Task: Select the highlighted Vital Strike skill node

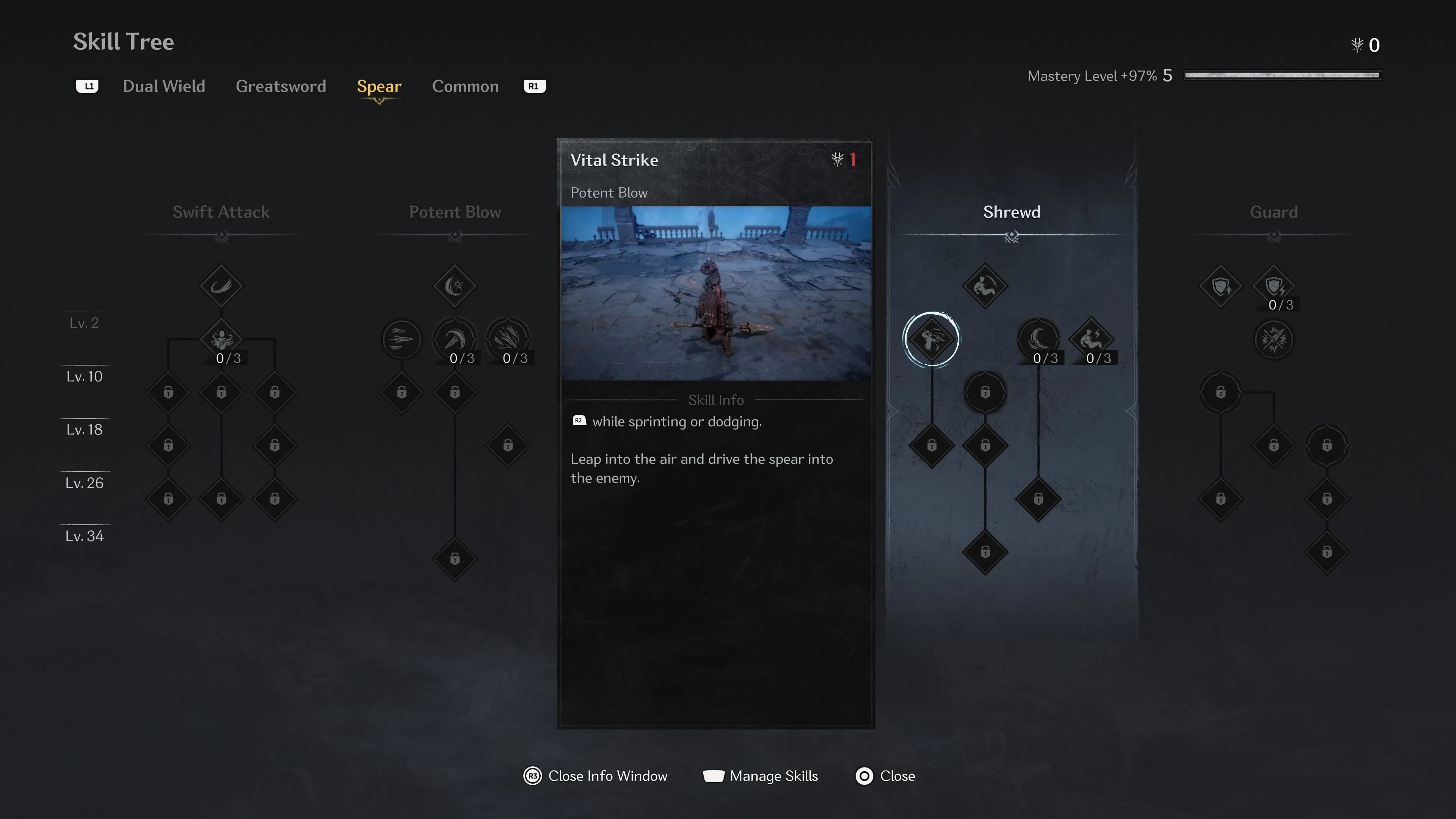Action: [x=932, y=339]
